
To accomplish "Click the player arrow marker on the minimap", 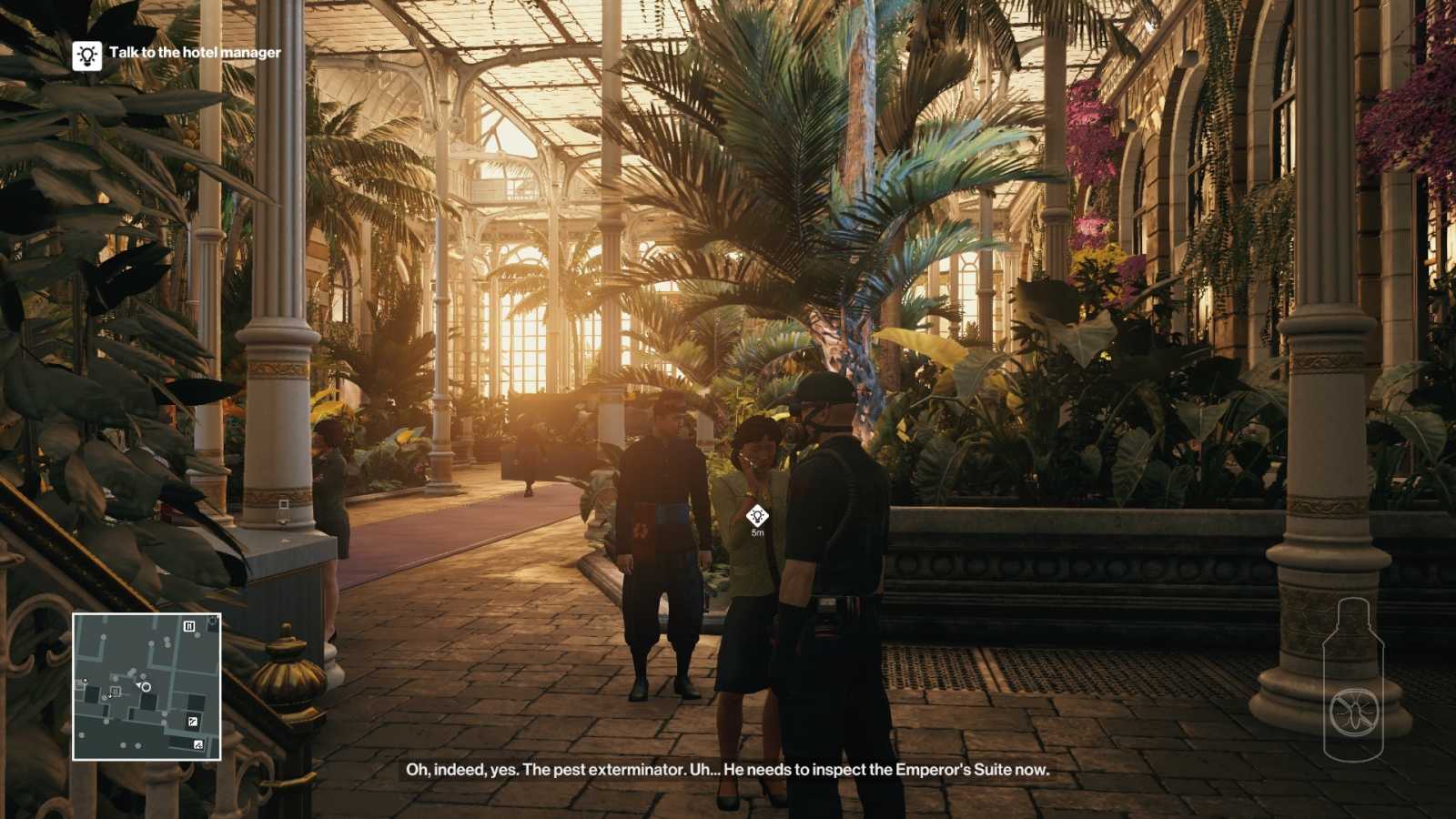I will click(138, 685).
